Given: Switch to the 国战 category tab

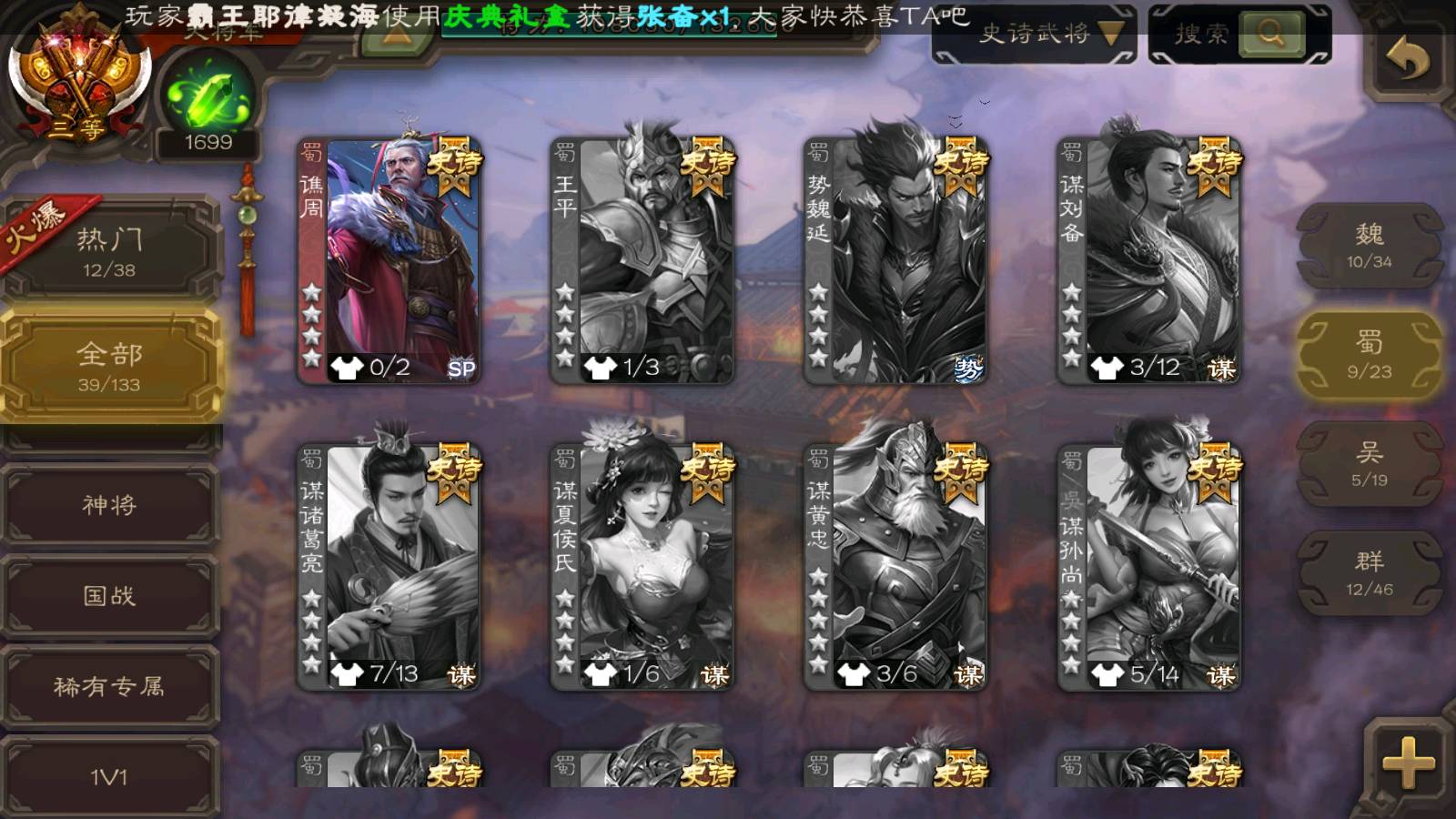Looking at the screenshot, I should (x=109, y=596).
